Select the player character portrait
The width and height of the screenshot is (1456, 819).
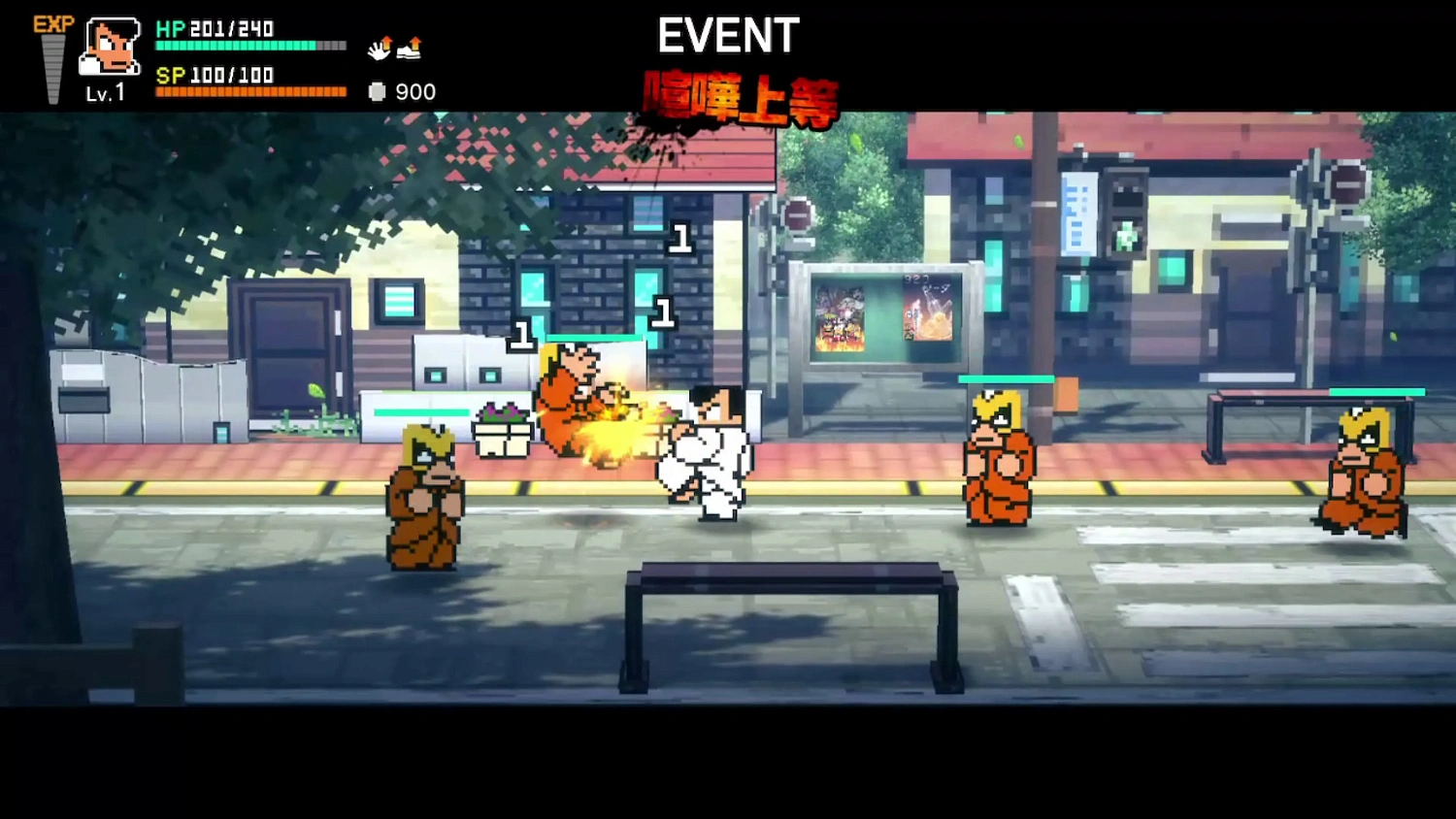coord(109,47)
